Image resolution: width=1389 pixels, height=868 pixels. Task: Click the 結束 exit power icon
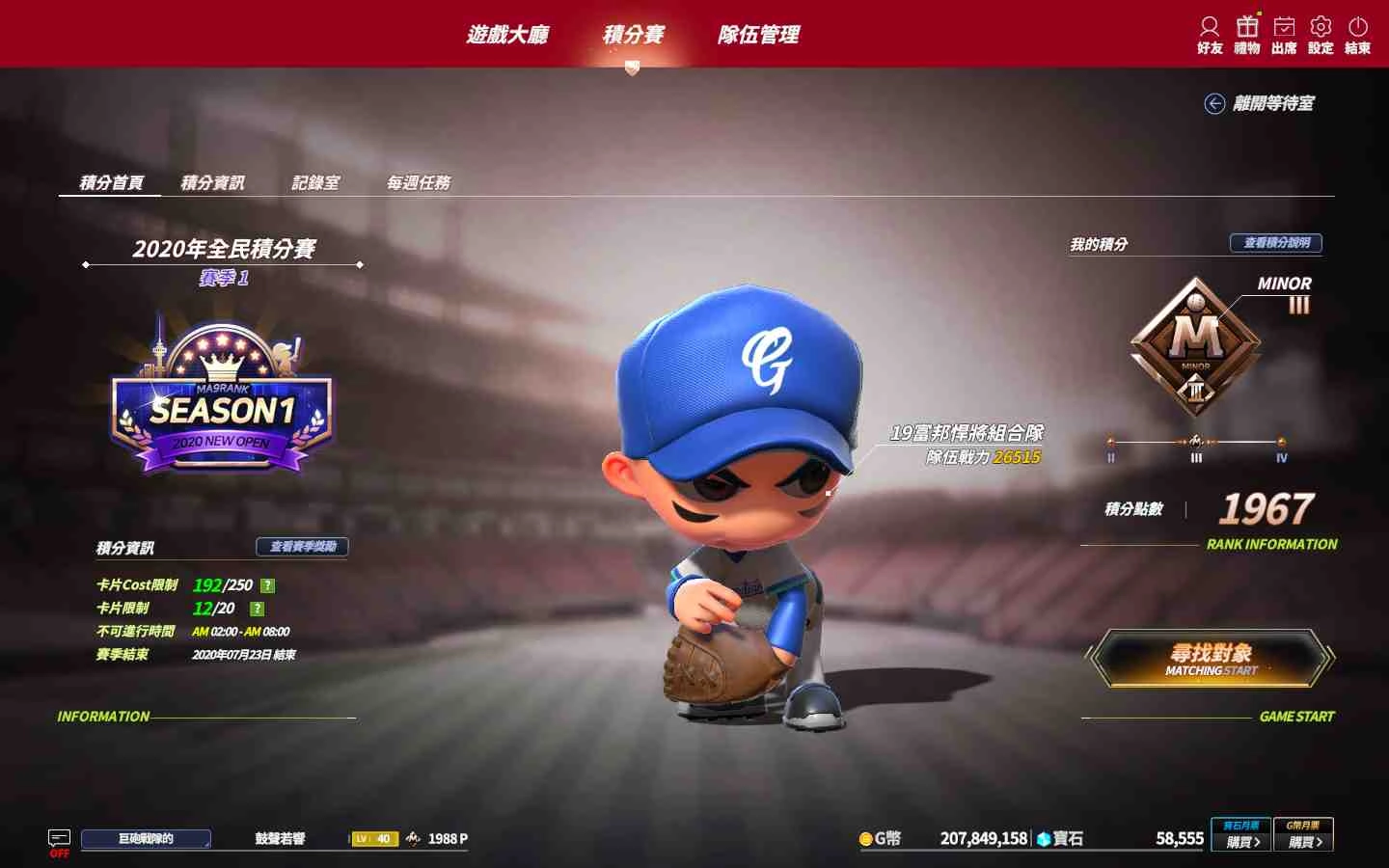tap(1357, 34)
